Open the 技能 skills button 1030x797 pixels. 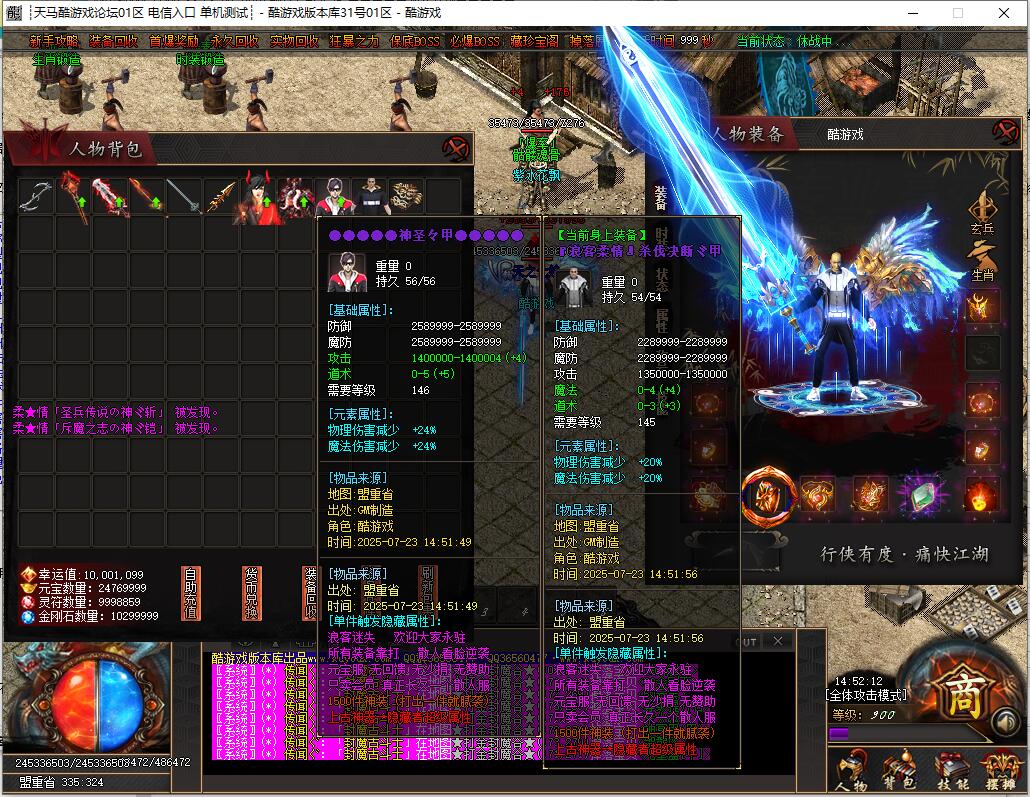951,771
